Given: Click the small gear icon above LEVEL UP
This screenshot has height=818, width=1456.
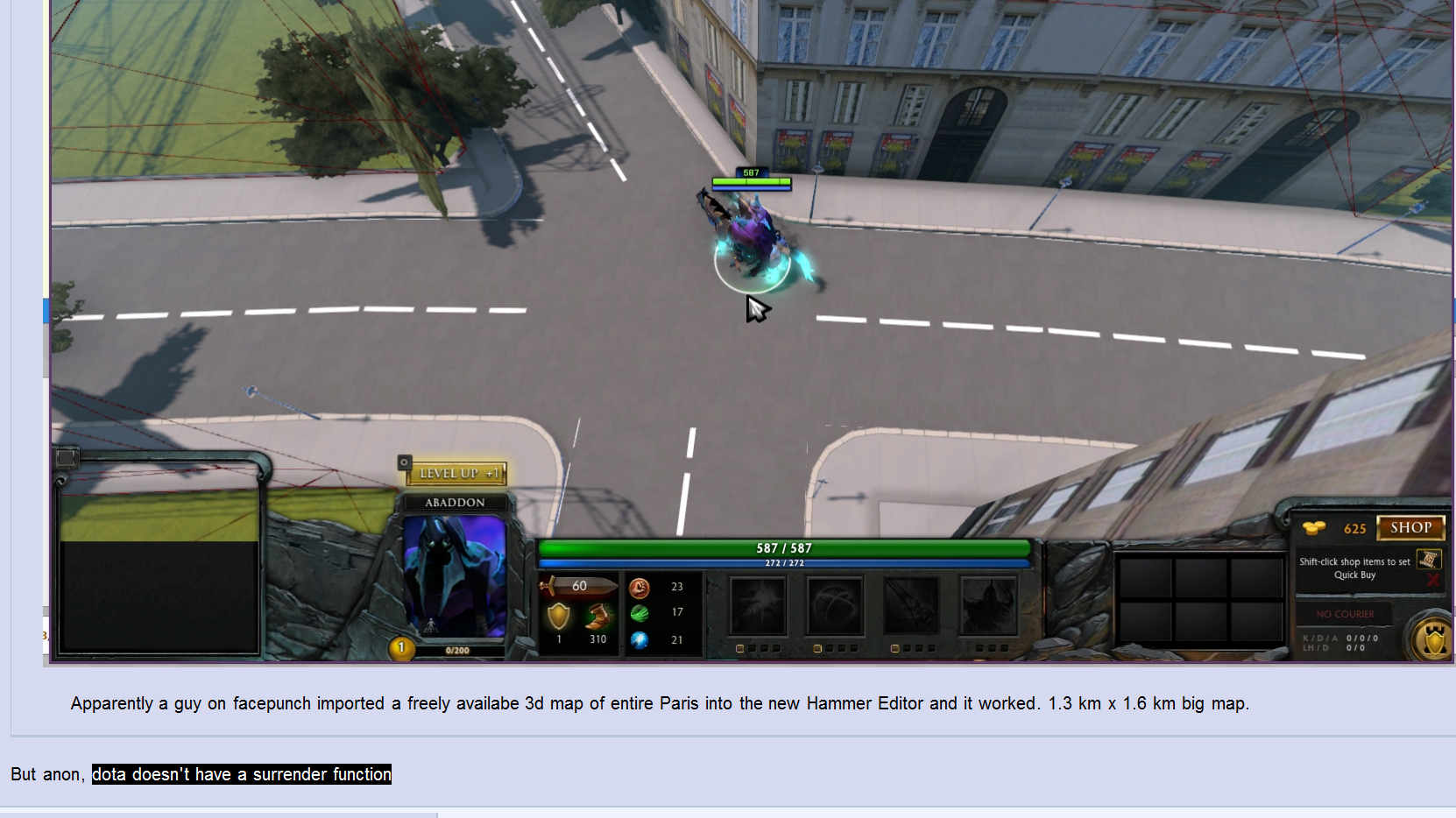Looking at the screenshot, I should (405, 462).
